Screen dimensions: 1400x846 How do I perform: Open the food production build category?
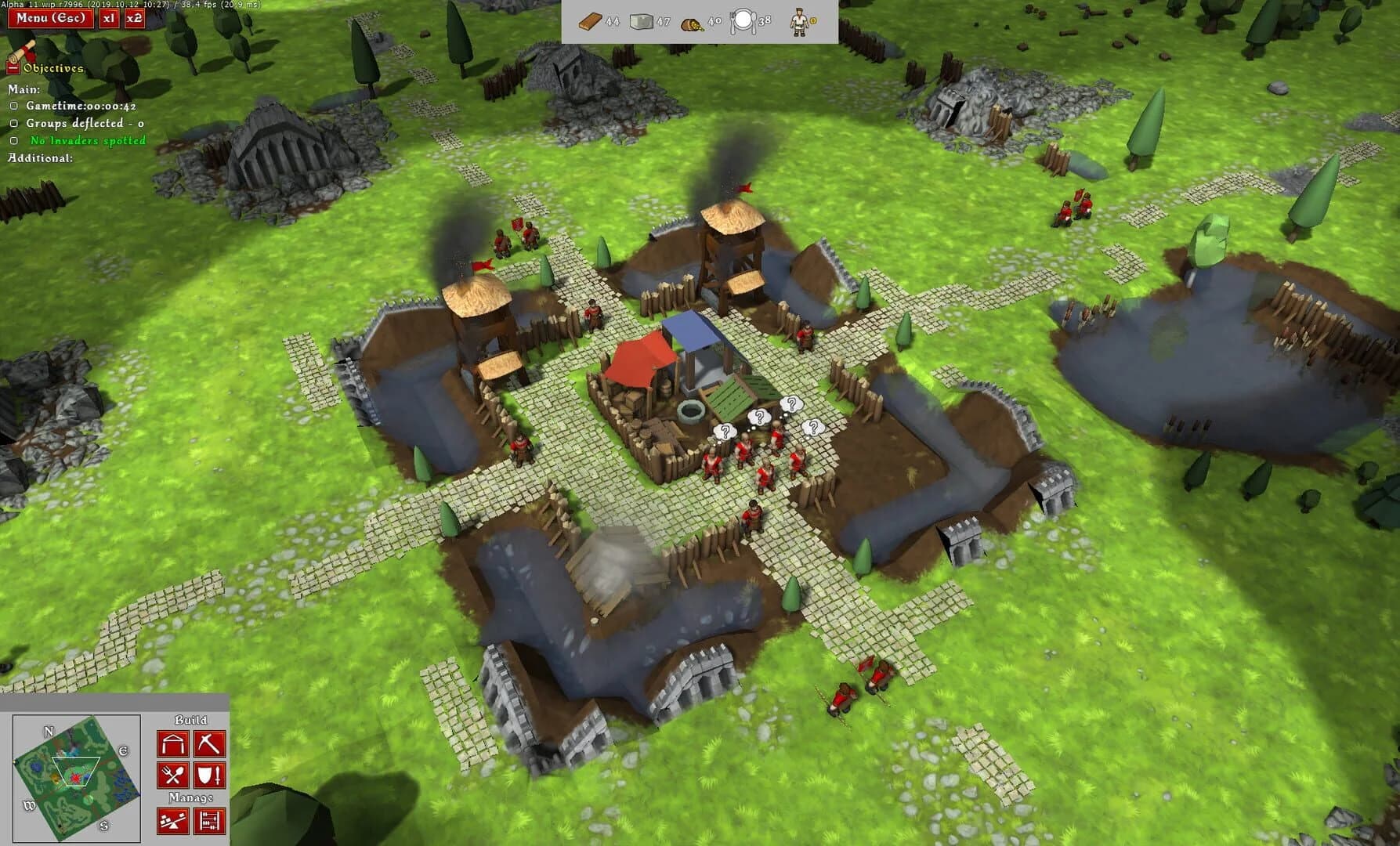(173, 775)
